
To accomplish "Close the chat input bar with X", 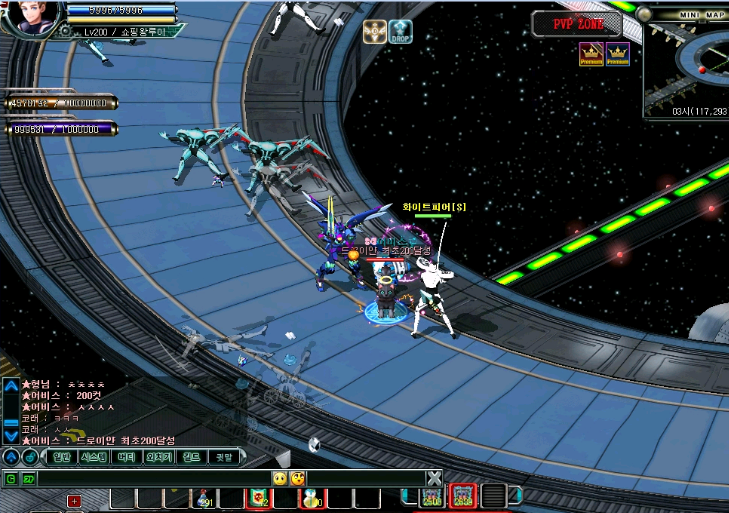I will tap(434, 478).
